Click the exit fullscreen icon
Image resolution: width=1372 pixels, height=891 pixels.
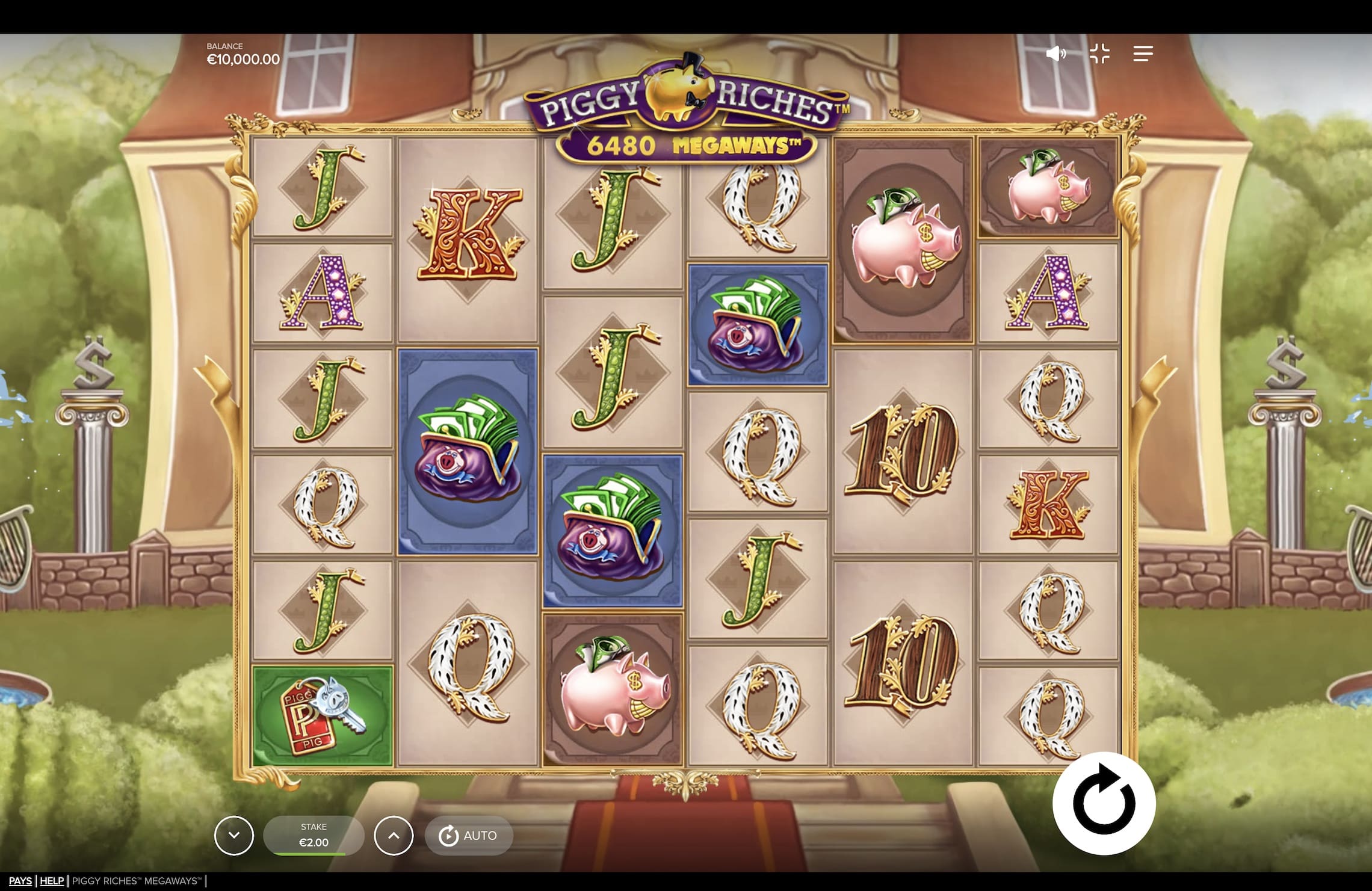pyautogui.click(x=1101, y=54)
